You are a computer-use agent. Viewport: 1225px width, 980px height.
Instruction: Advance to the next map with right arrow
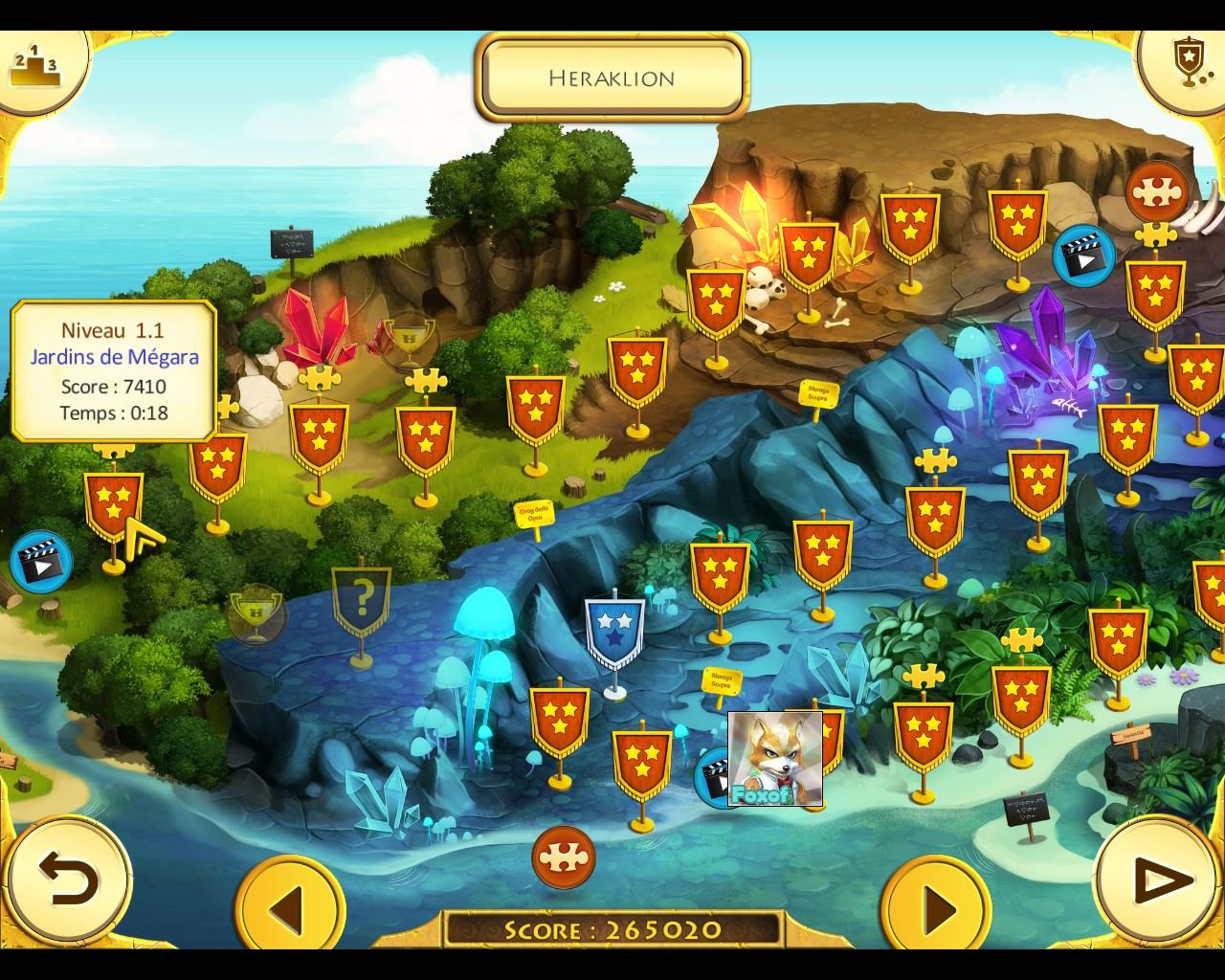pyautogui.click(x=936, y=904)
